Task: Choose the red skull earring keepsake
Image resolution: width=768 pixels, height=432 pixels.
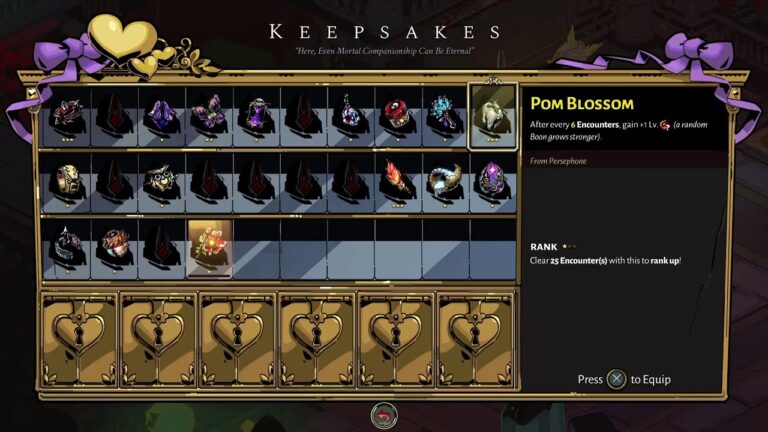Action: coord(398,115)
